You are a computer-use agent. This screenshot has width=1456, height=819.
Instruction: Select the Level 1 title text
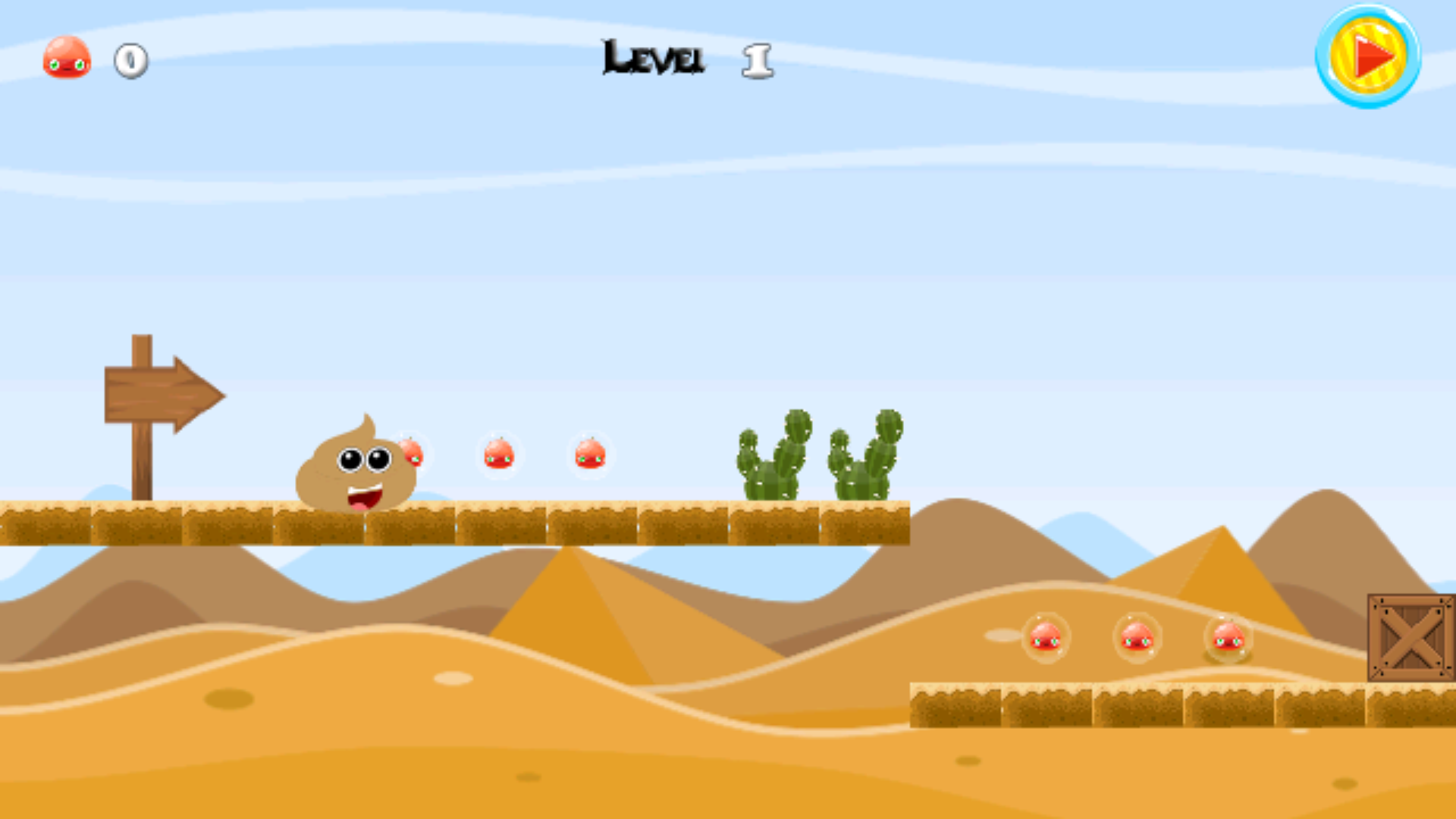[652, 57]
